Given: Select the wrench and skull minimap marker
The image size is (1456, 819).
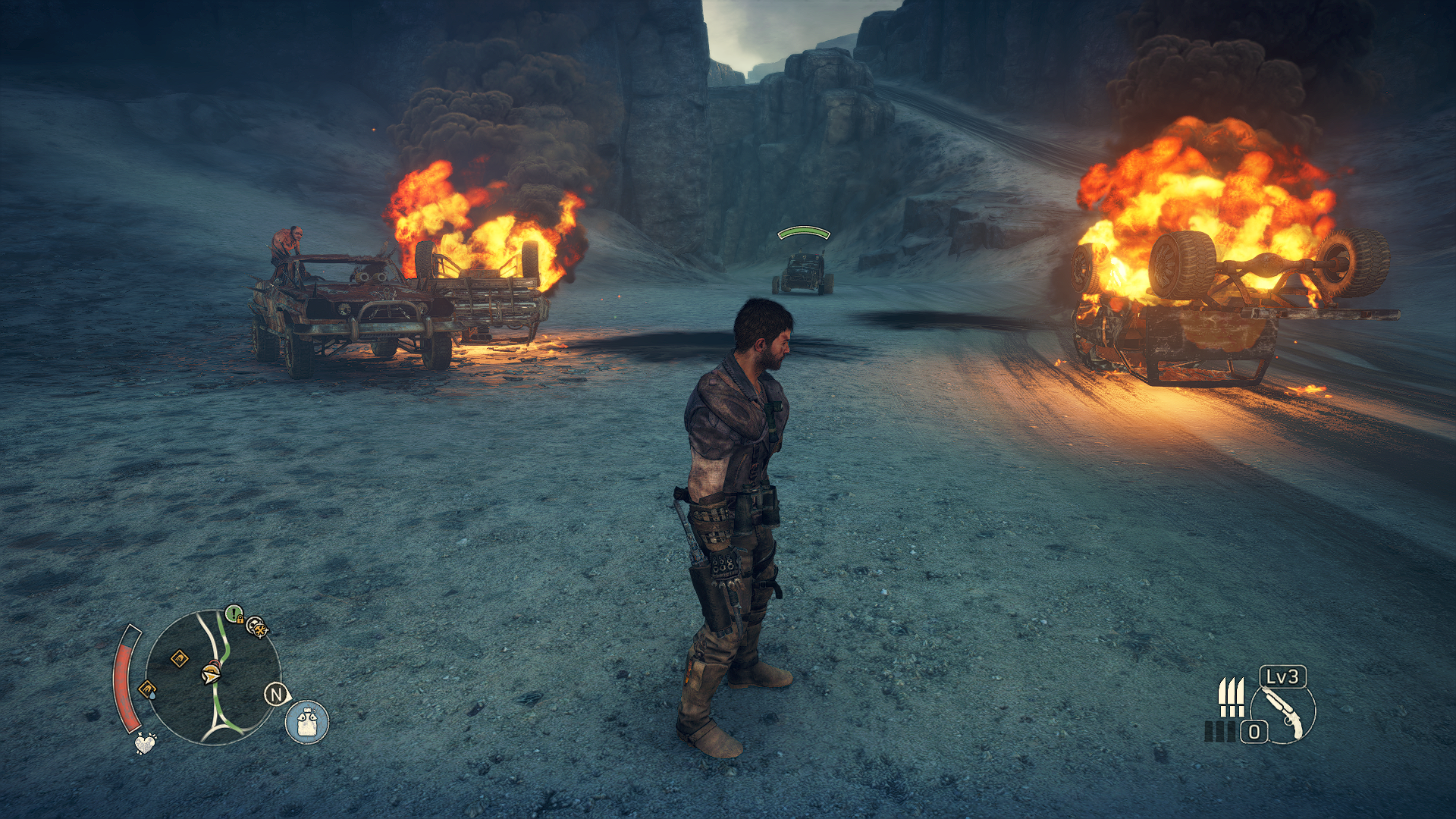Looking at the screenshot, I should pyautogui.click(x=258, y=627).
